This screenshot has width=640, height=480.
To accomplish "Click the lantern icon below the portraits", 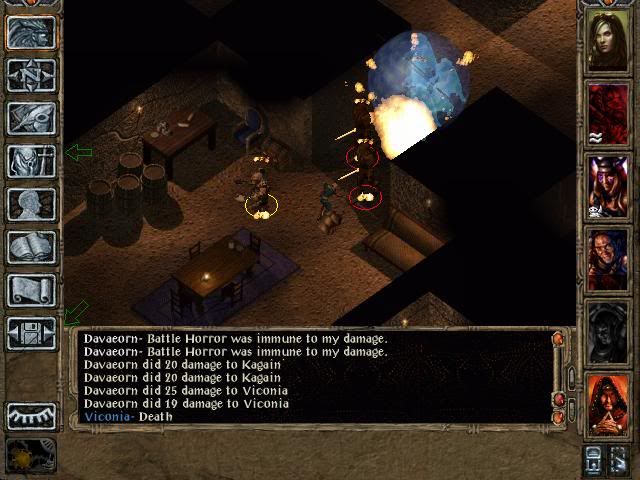I will coord(593,459).
